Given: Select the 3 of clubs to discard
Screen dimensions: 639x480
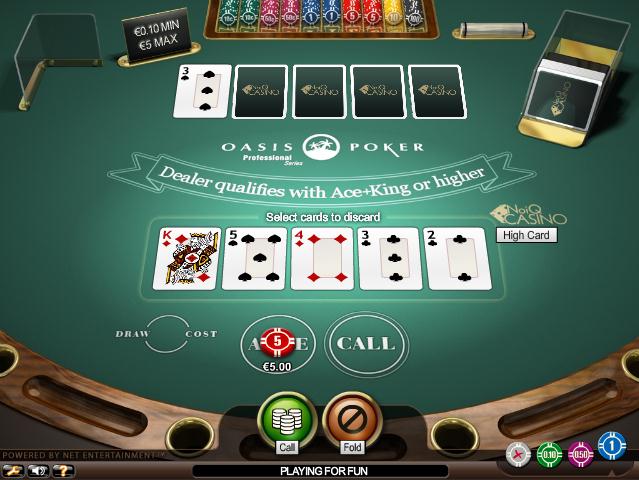Looking at the screenshot, I should point(391,258).
